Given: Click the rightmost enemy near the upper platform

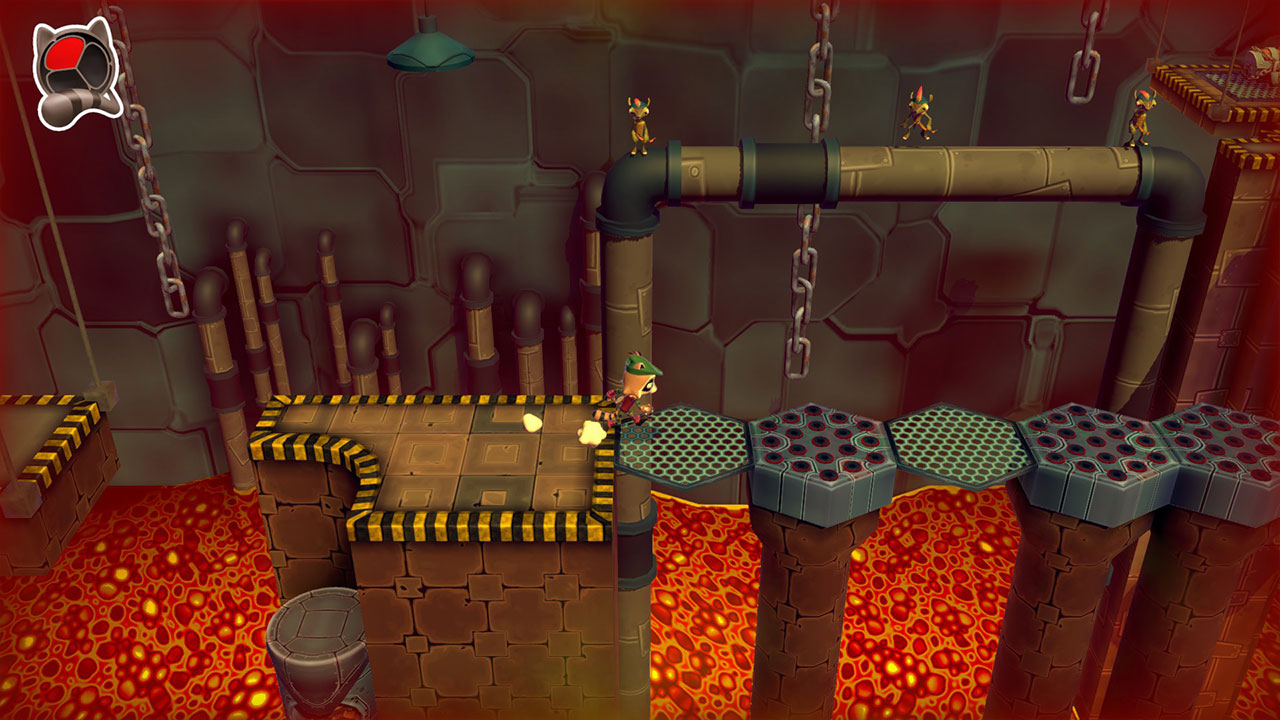Looking at the screenshot, I should pyautogui.click(x=1140, y=120).
